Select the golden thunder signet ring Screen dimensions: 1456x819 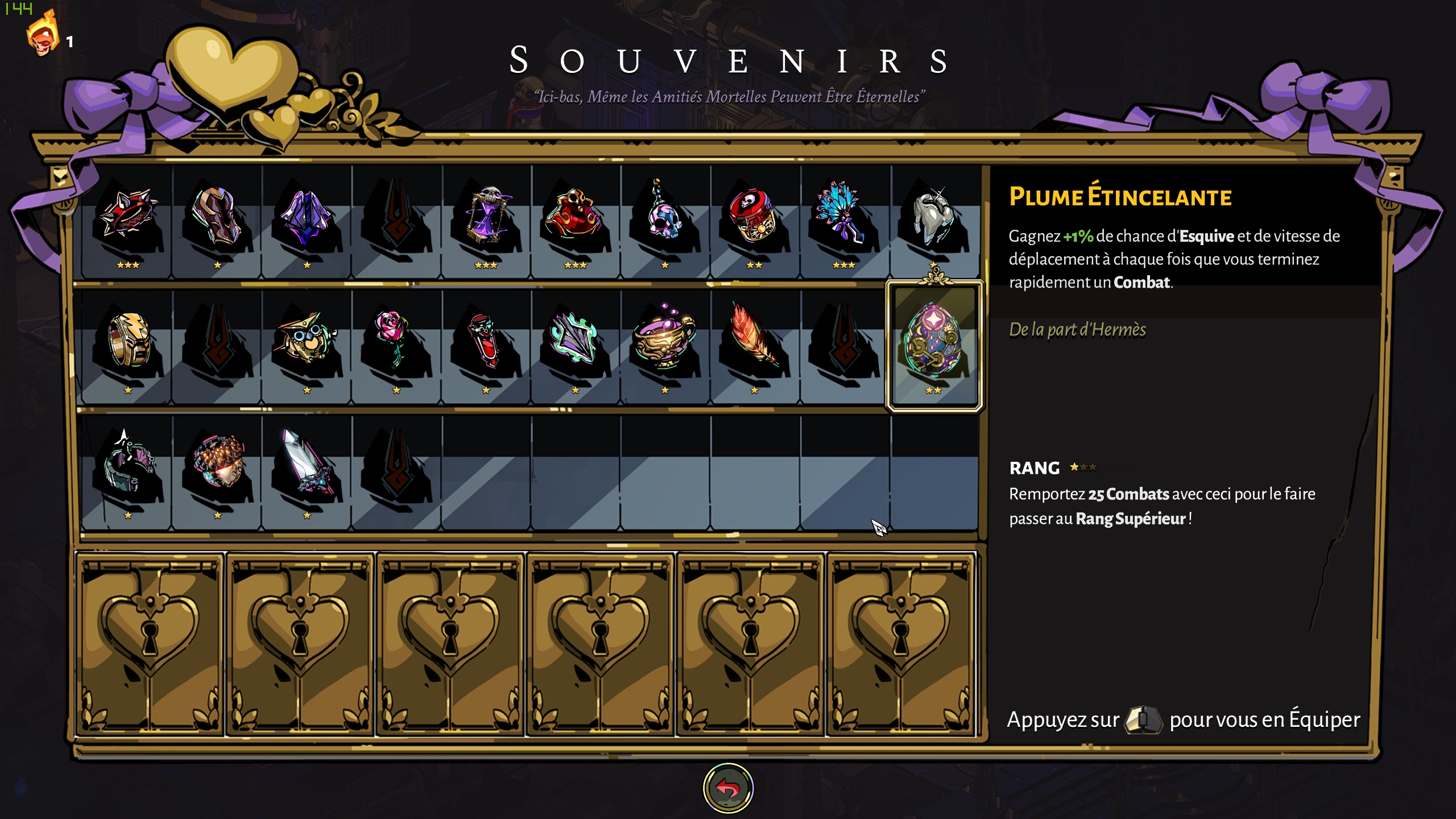pyautogui.click(x=129, y=341)
